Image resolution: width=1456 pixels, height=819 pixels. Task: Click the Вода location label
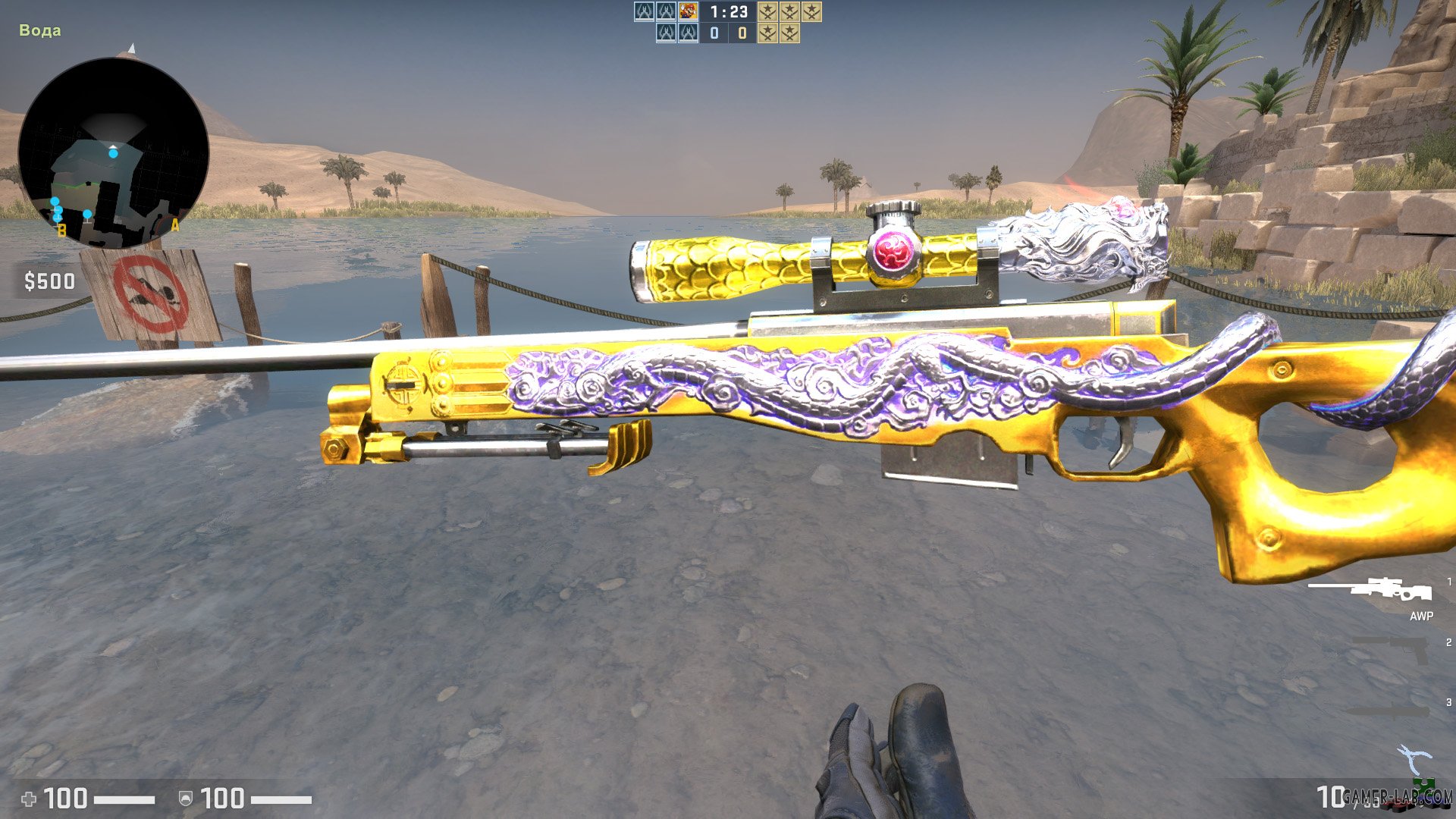click(39, 30)
